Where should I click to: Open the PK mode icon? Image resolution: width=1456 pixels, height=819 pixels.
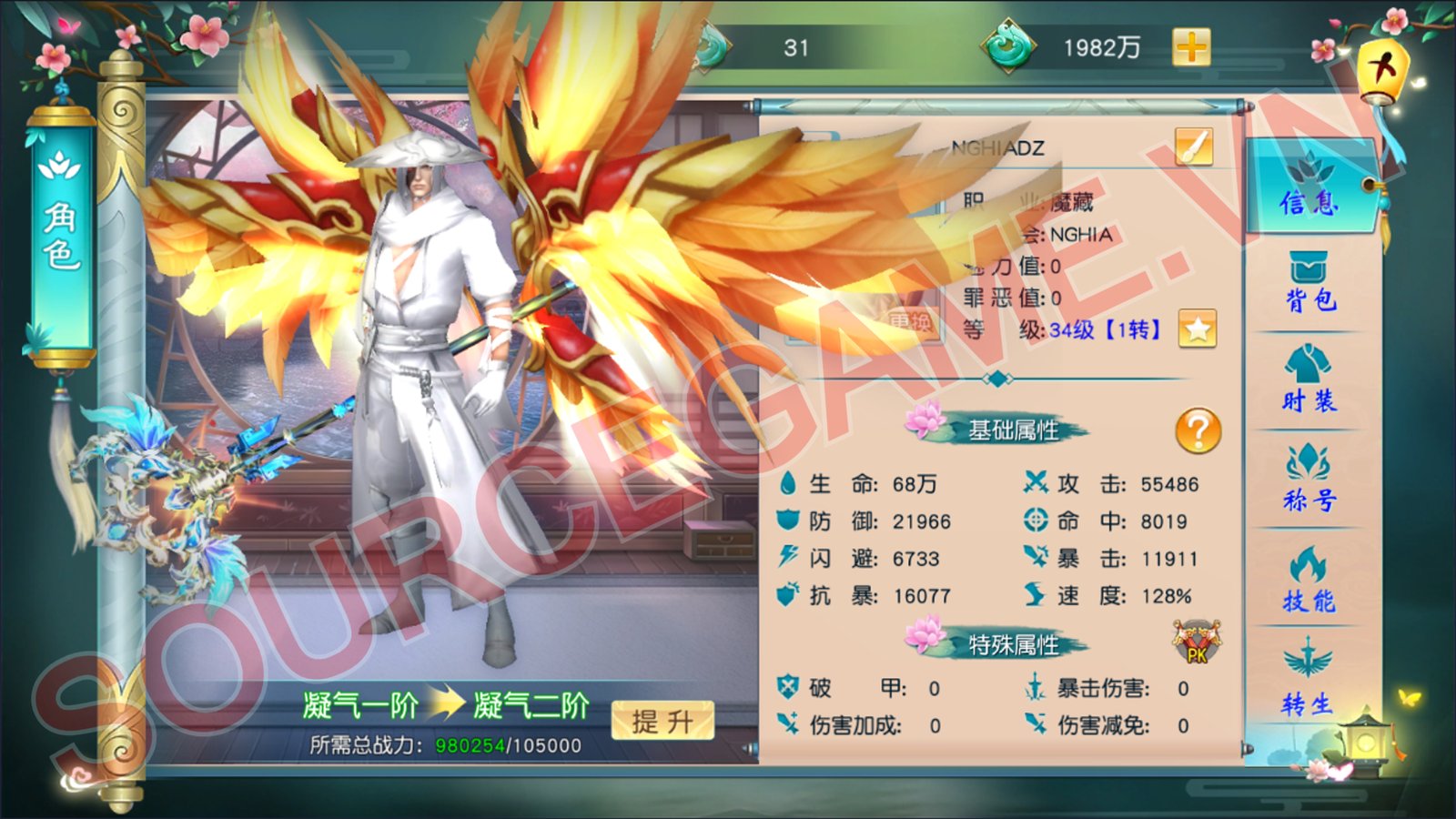click(1196, 642)
